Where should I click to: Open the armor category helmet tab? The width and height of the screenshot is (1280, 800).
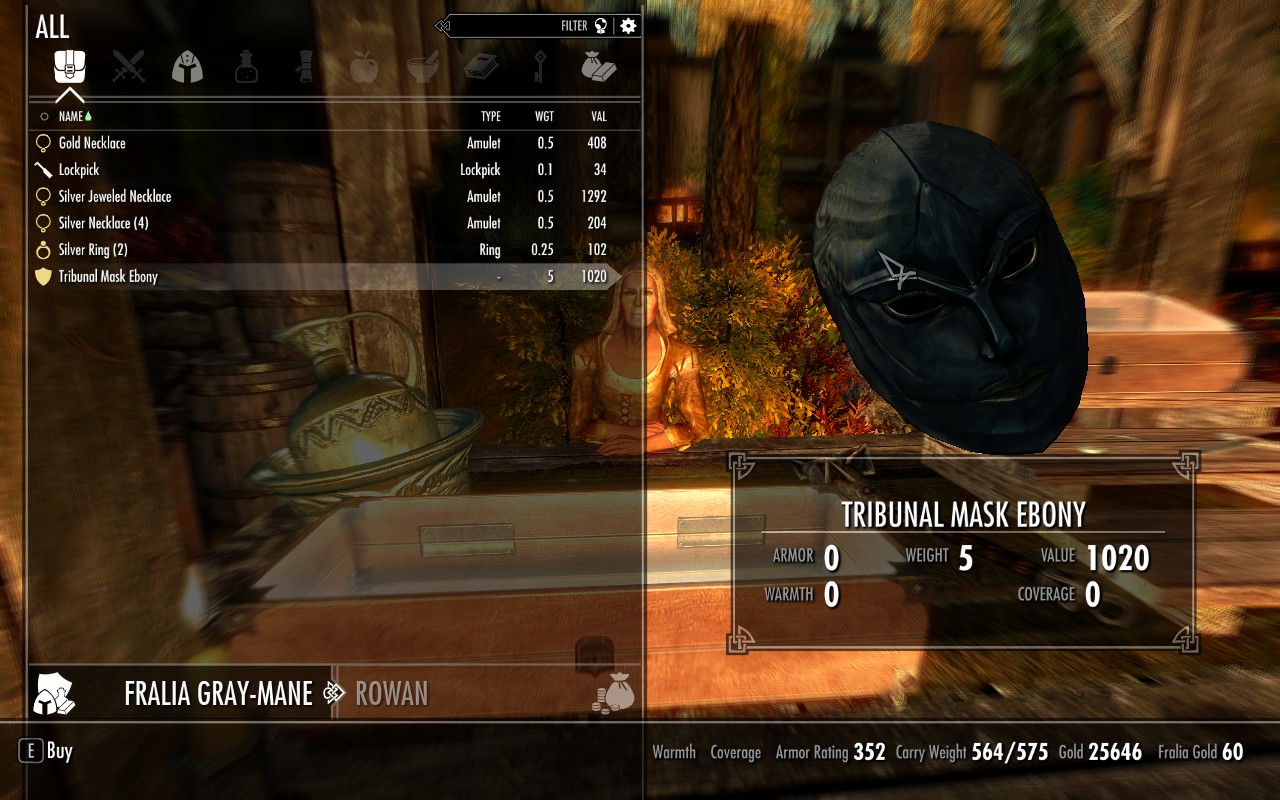pyautogui.click(x=187, y=67)
